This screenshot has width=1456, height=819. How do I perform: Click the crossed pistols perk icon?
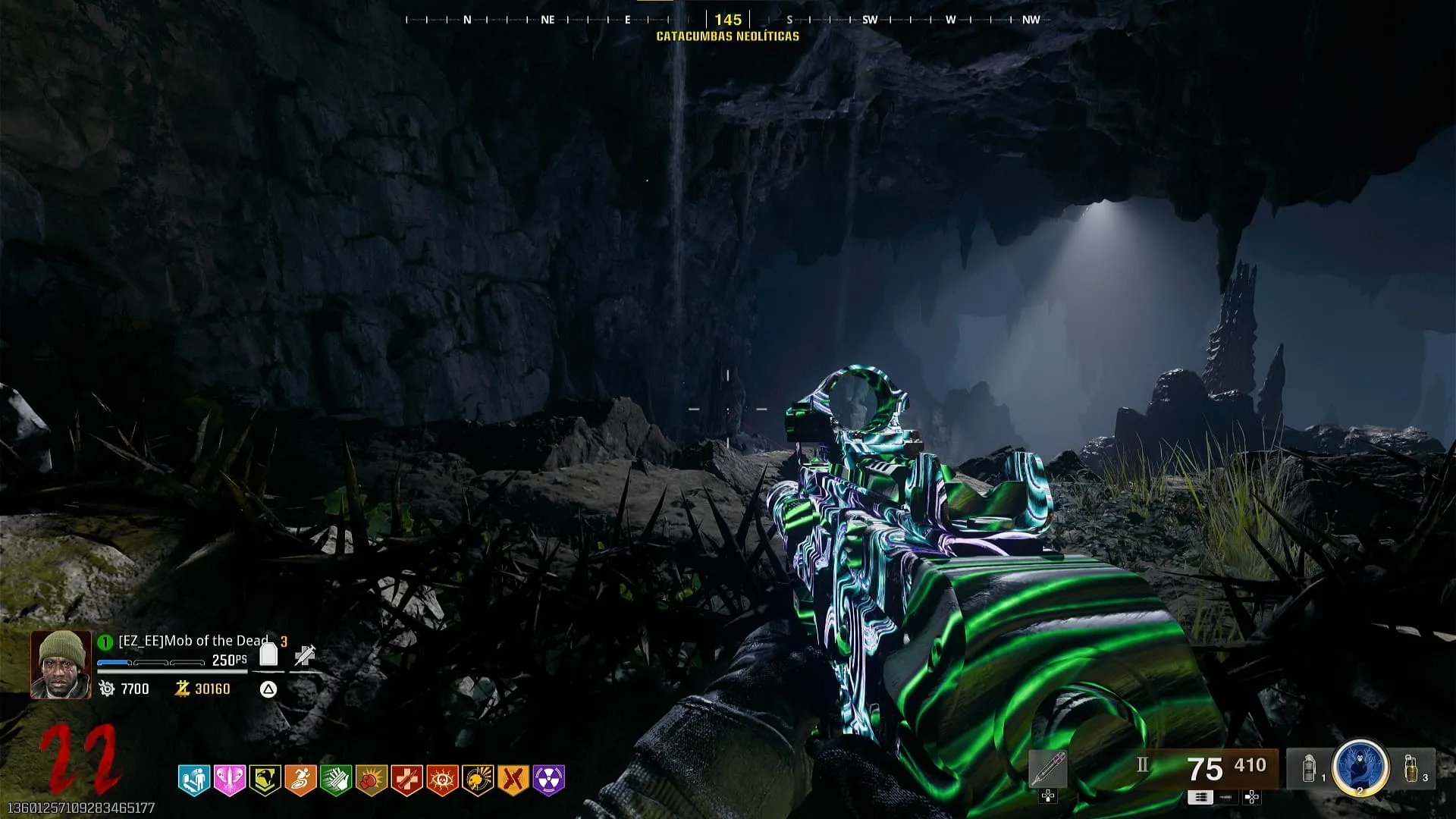pyautogui.click(x=513, y=780)
